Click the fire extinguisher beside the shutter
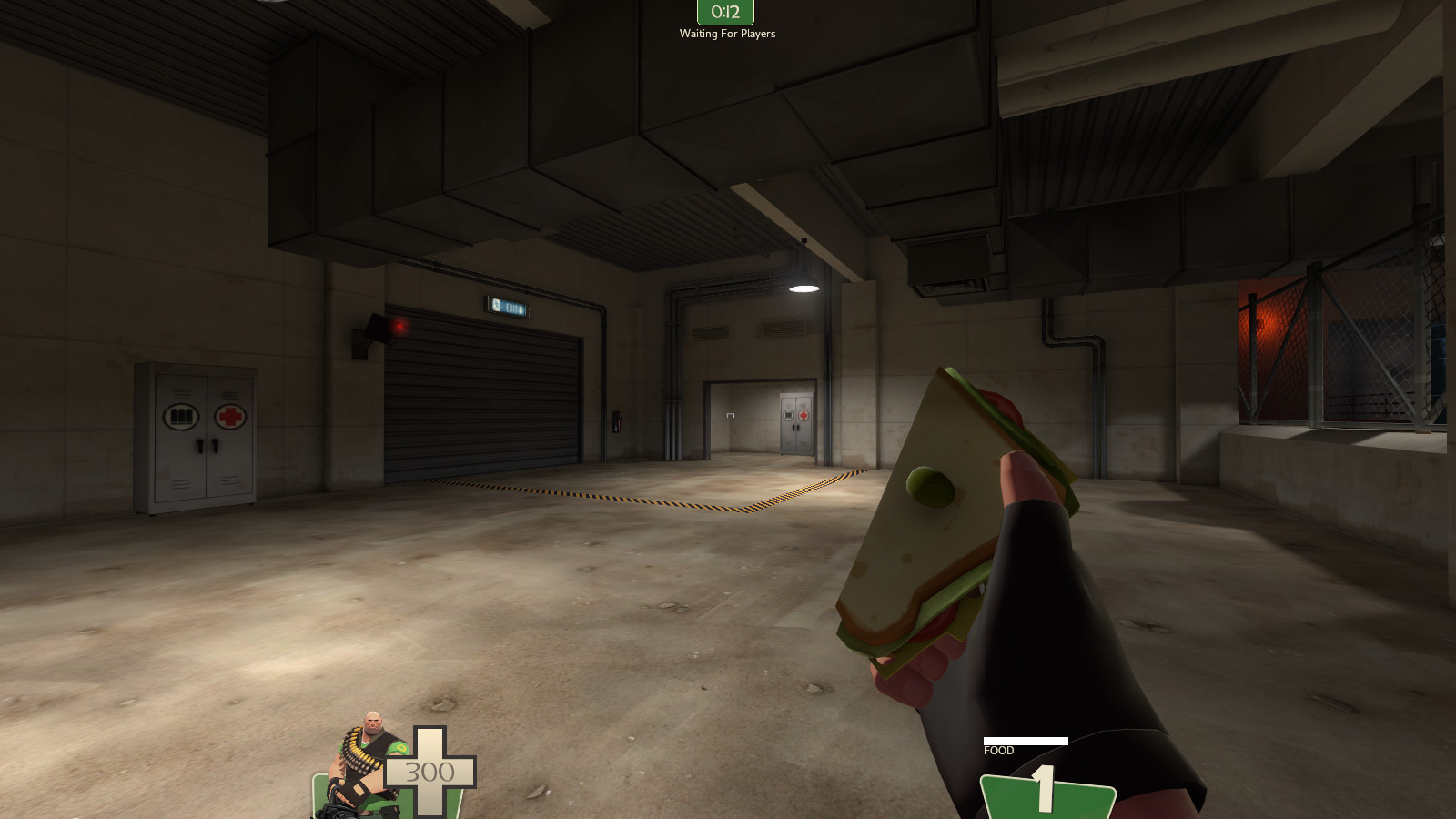This screenshot has width=1456, height=819. (616, 421)
